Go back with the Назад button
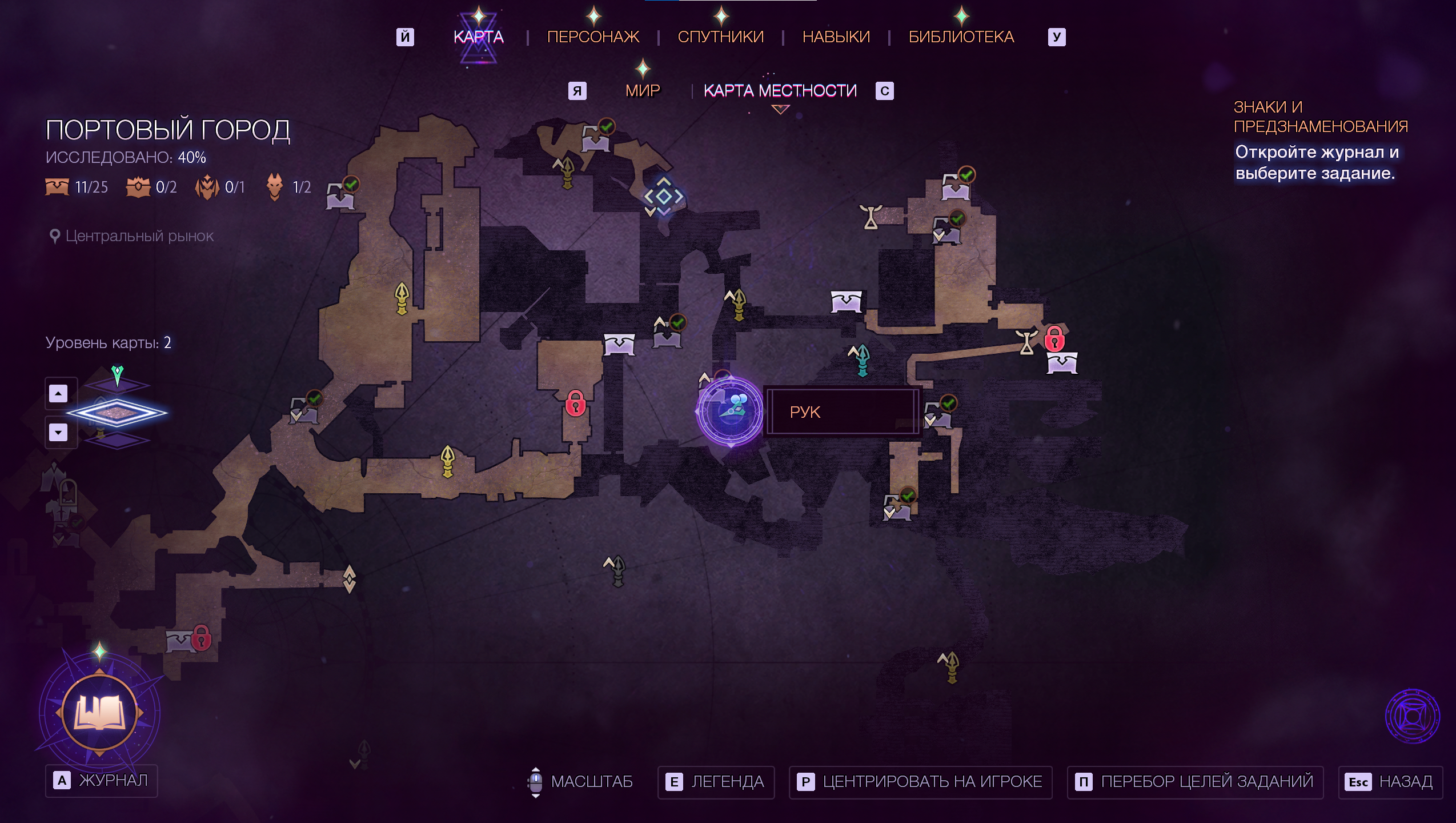 point(1390,782)
